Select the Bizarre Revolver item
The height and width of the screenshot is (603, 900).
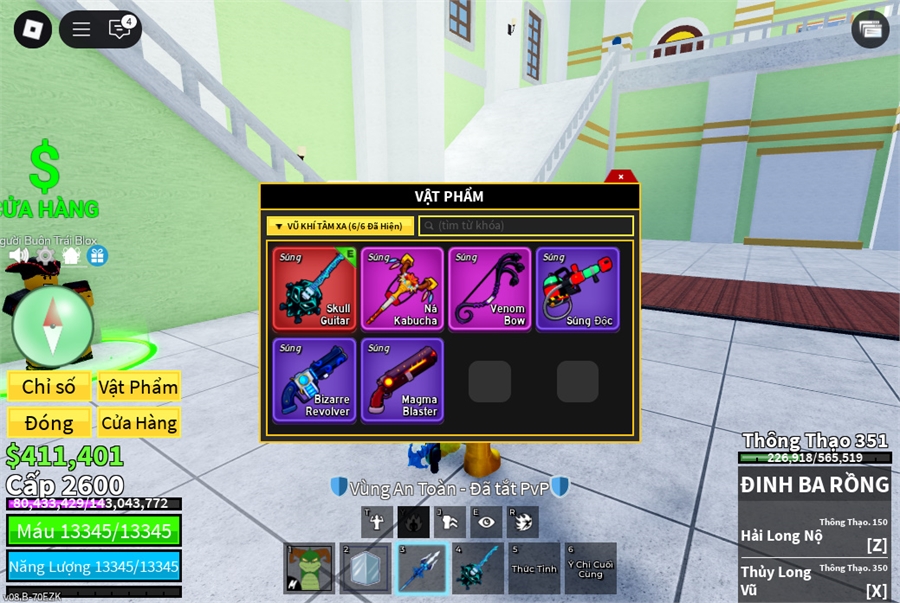click(x=315, y=380)
